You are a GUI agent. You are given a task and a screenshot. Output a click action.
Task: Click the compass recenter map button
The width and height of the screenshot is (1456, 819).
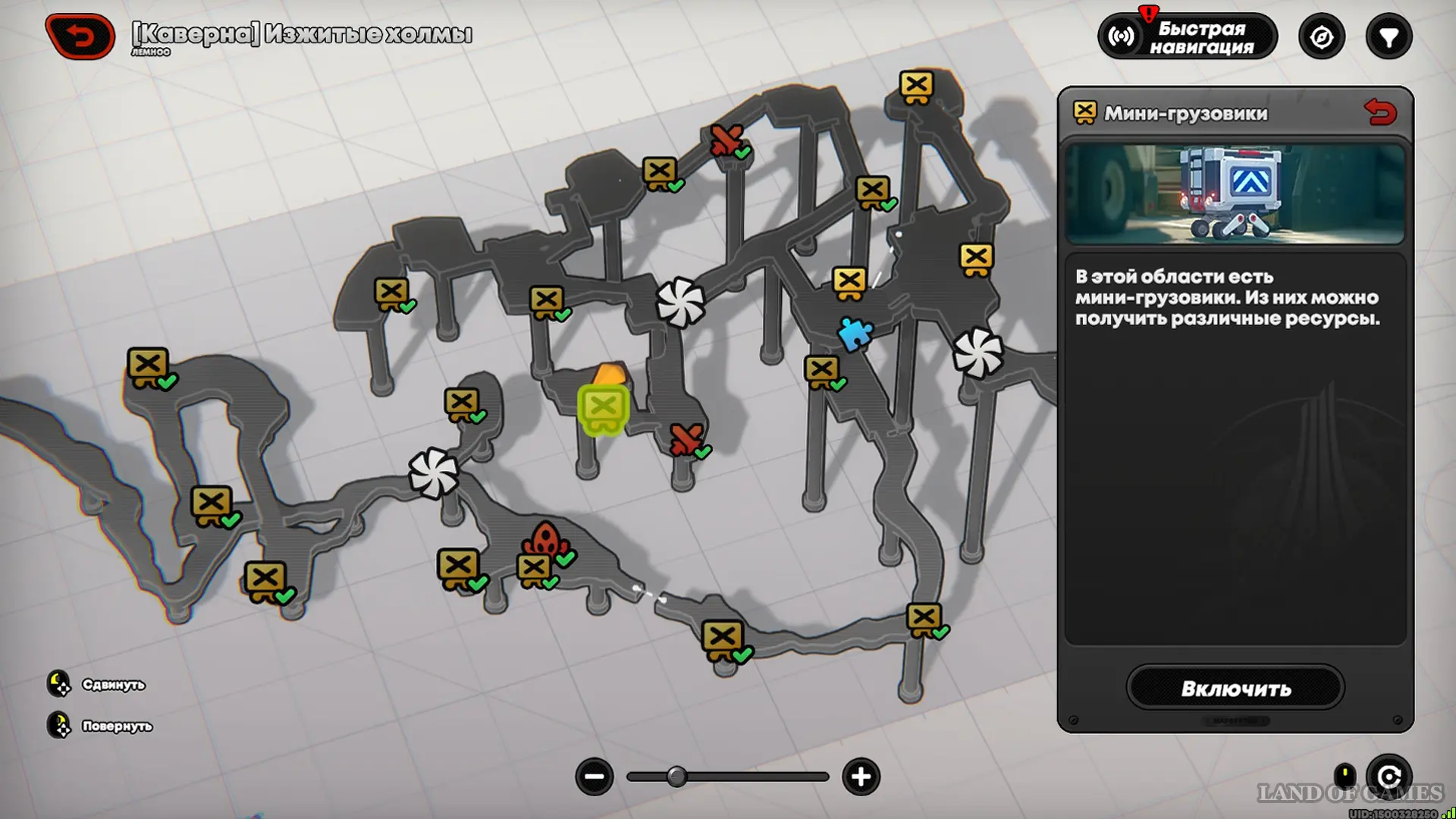pyautogui.click(x=1321, y=37)
